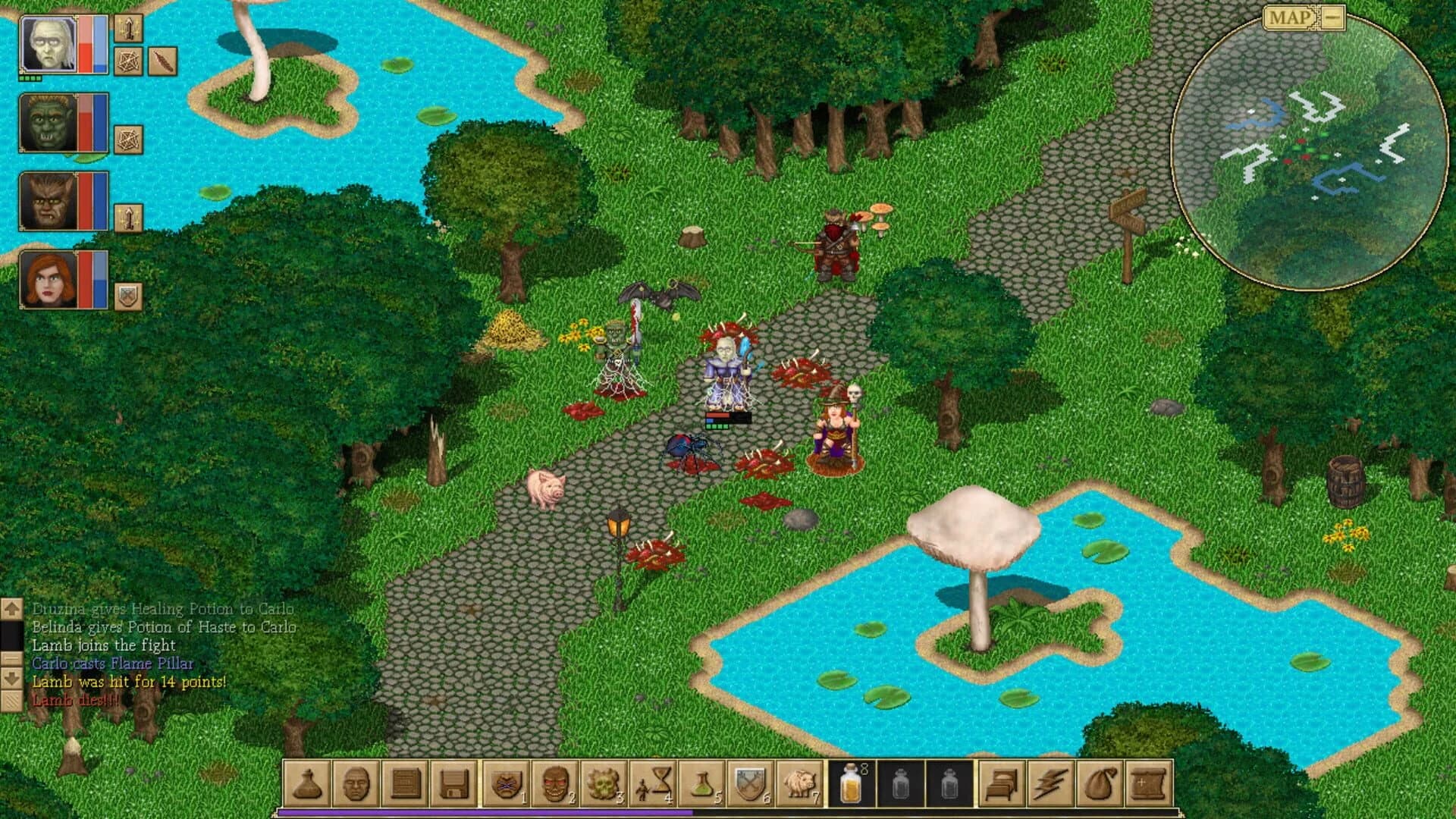Screen dimensions: 1456x819
Task: Click the bow-and-arrow icon next to the werewolf portrait
Action: coord(129,217)
